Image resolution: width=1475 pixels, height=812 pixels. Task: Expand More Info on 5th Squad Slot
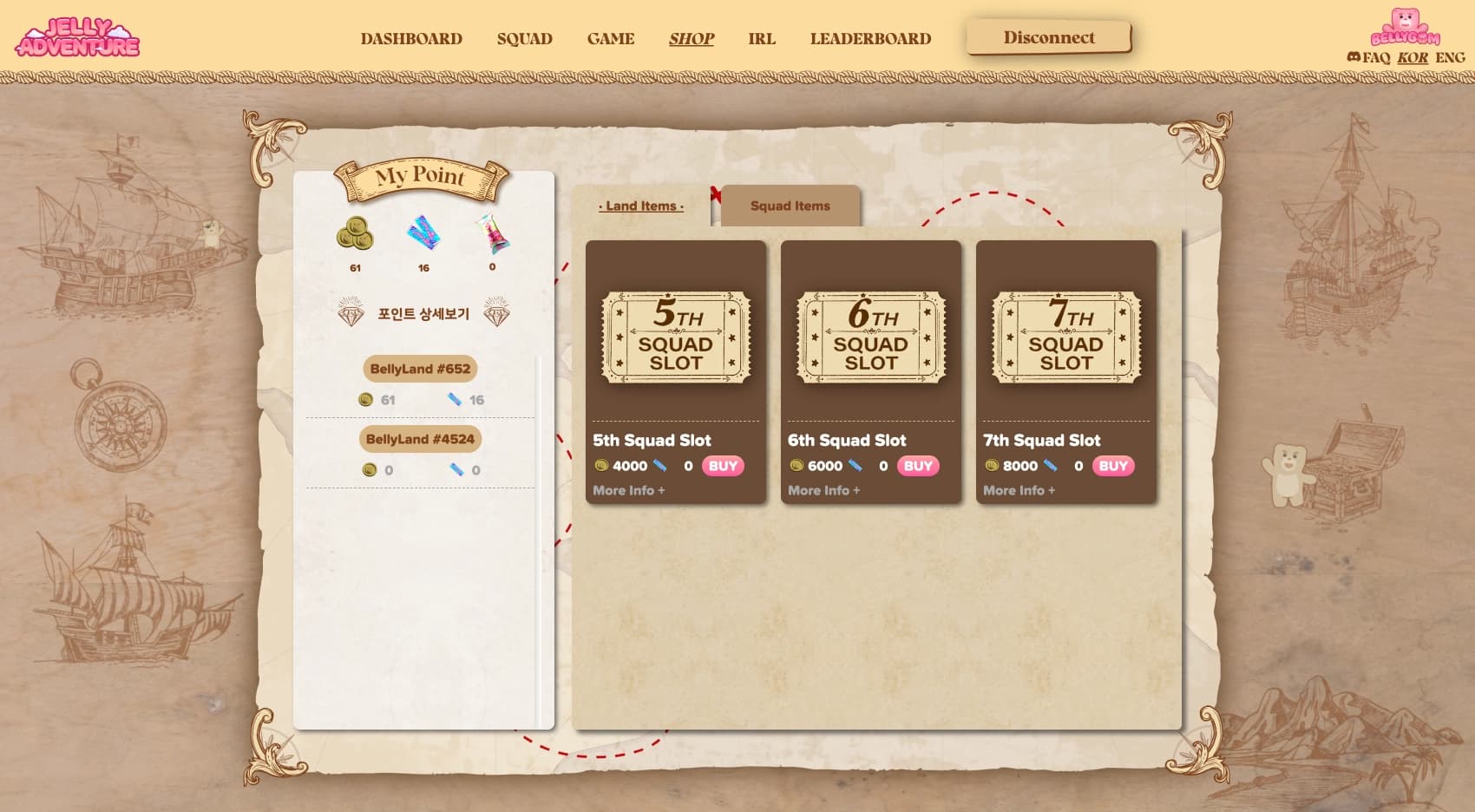[x=627, y=490]
